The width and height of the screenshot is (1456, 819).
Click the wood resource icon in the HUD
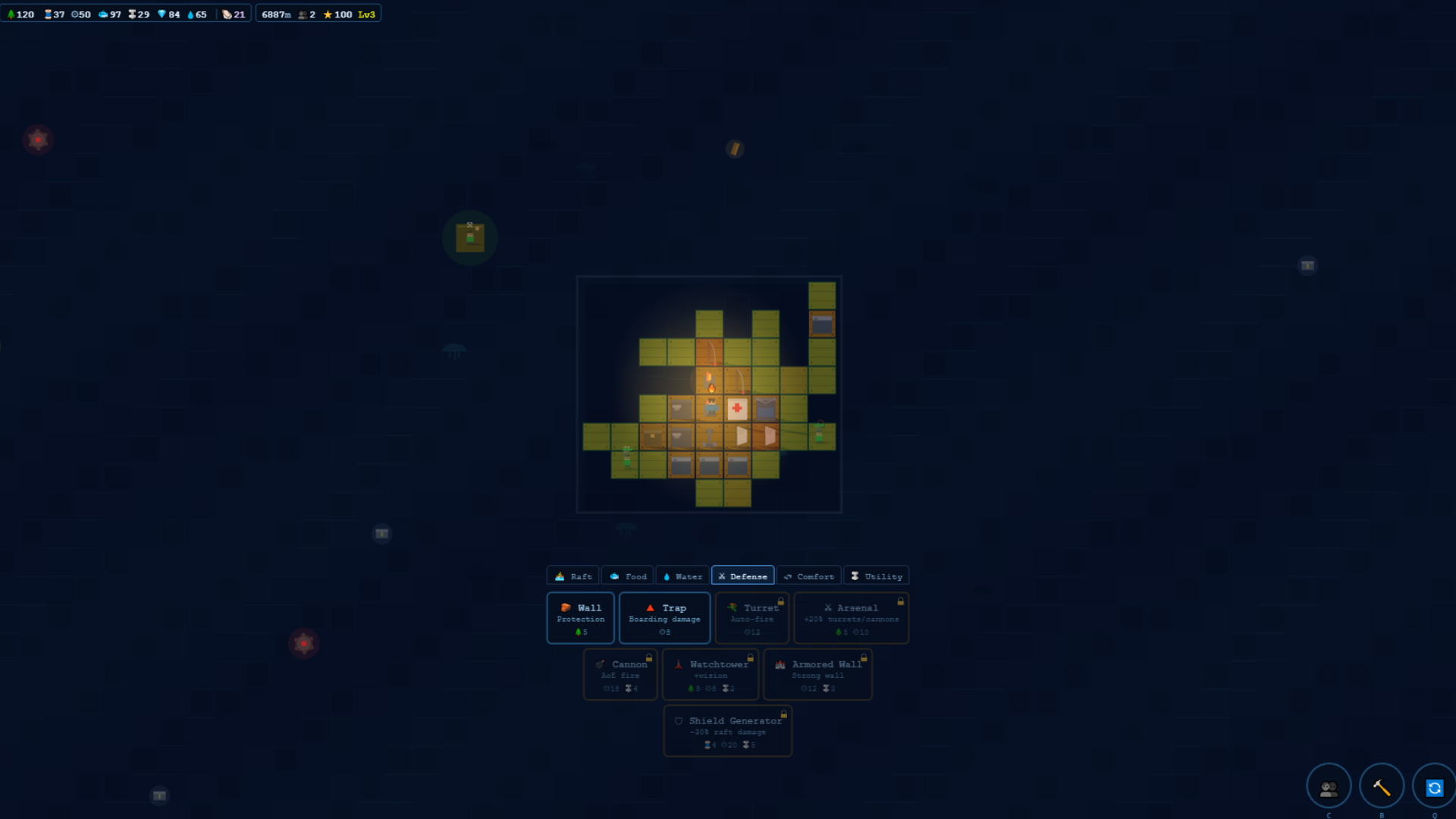(11, 13)
